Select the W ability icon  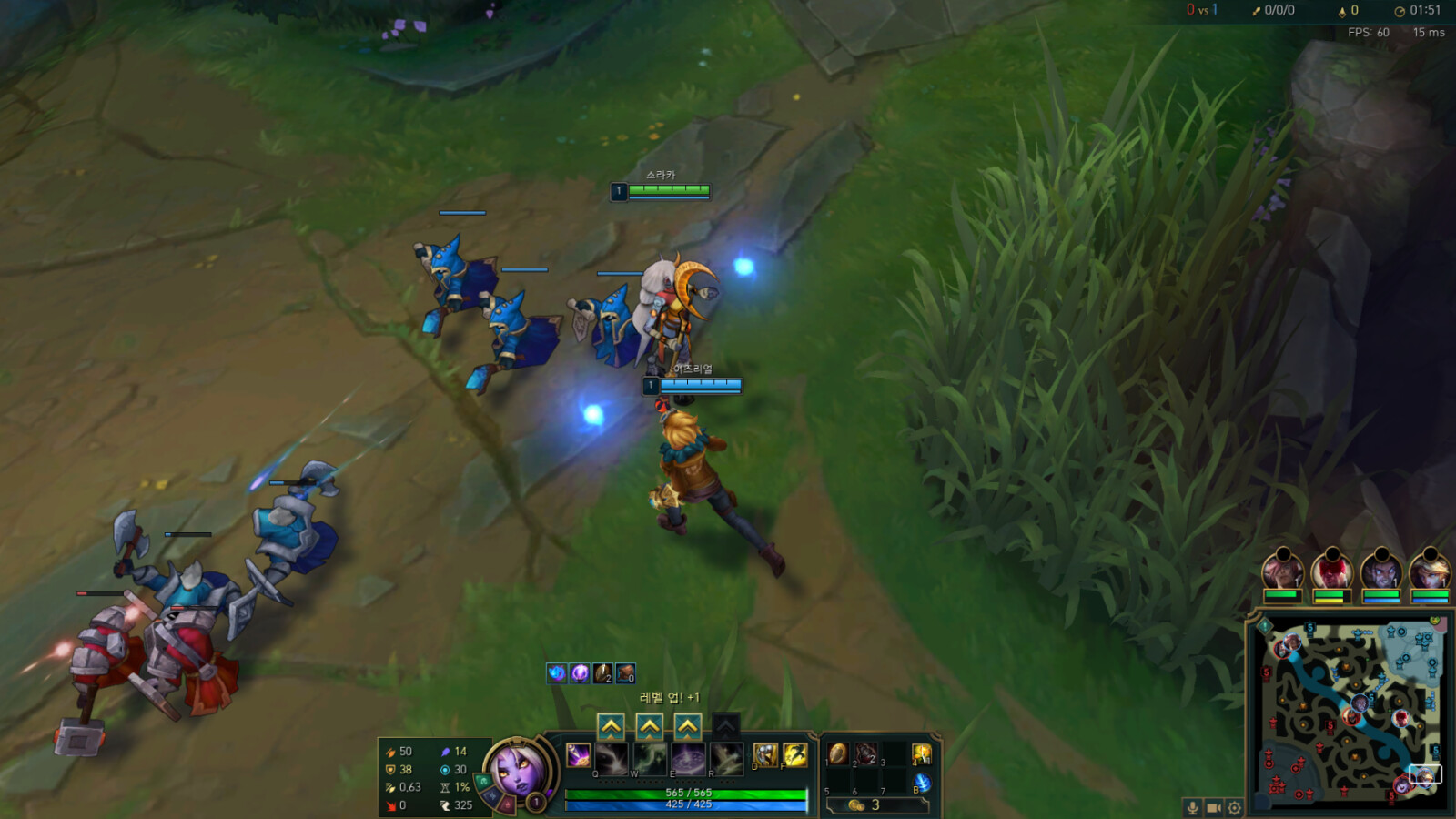click(x=649, y=756)
